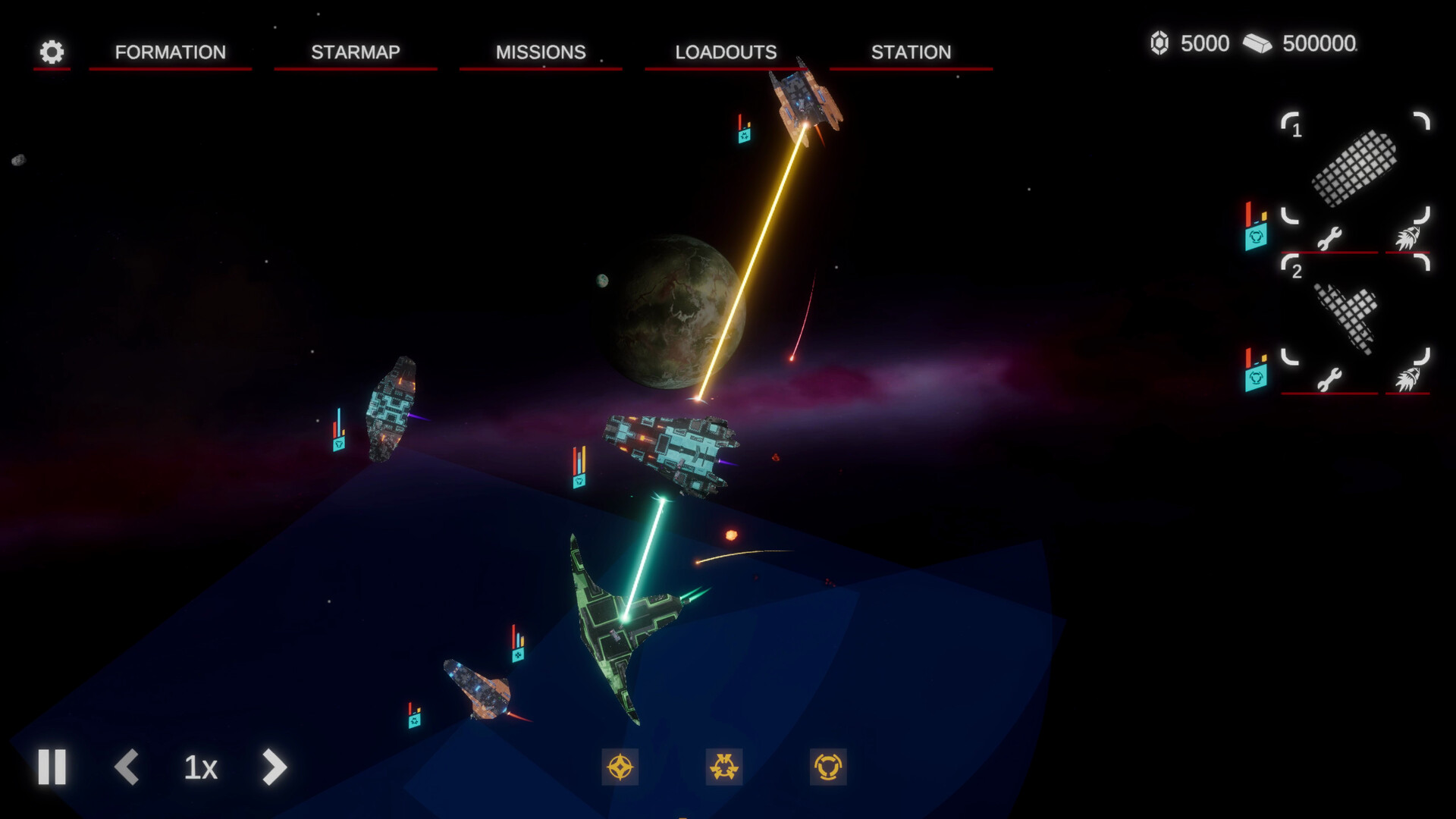Viewport: 1456px width, 819px height.
Task: Select the defensive hold command icon
Action: coord(829,768)
